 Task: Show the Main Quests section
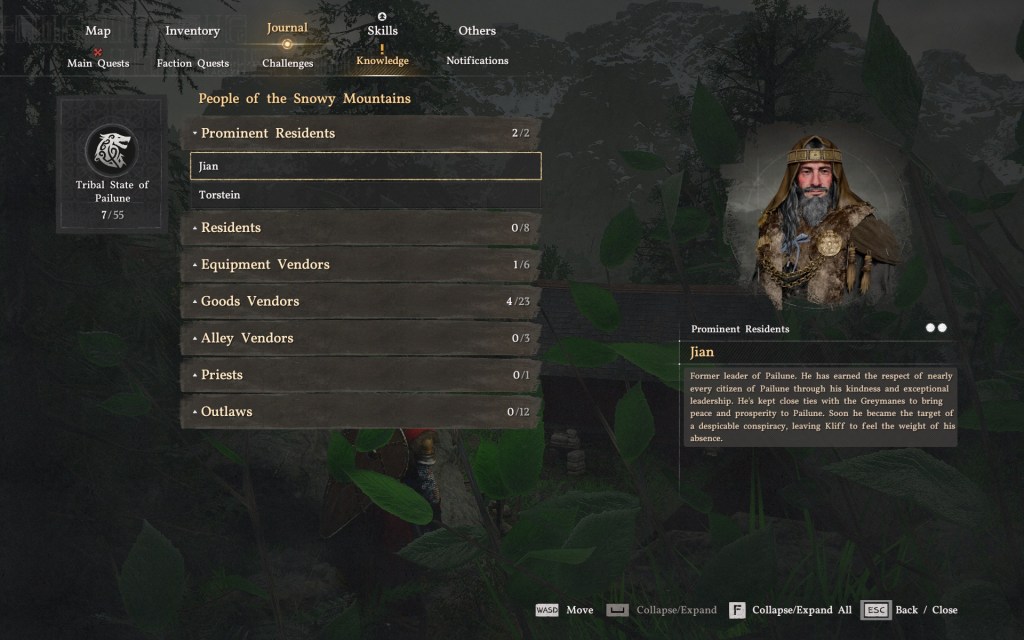(98, 63)
